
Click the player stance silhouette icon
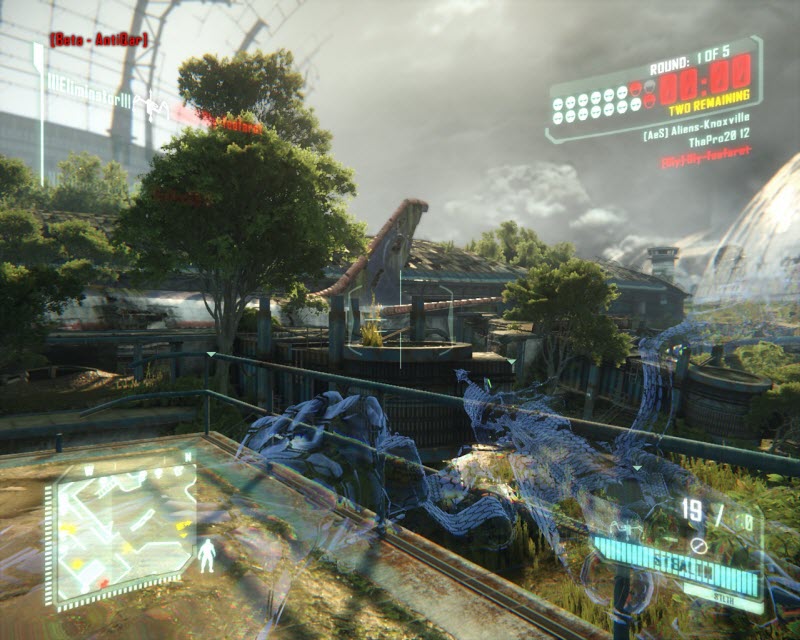tap(207, 555)
